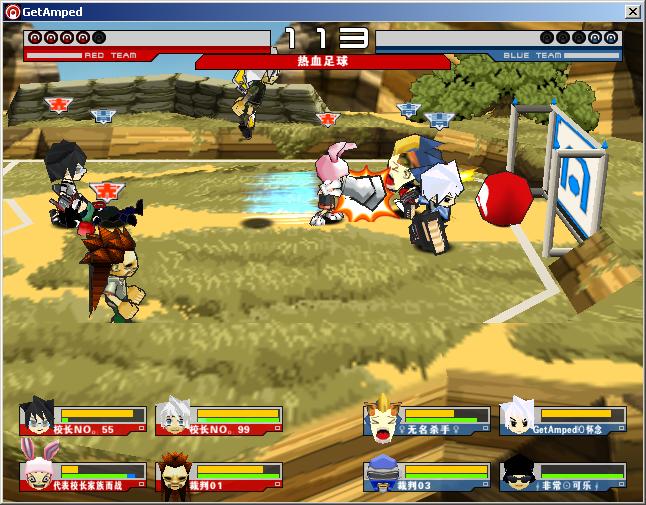This screenshot has height=505, width=646.
Task: Select the GetAmped◎怀念 player panel
Action: pyautogui.click(x=563, y=420)
